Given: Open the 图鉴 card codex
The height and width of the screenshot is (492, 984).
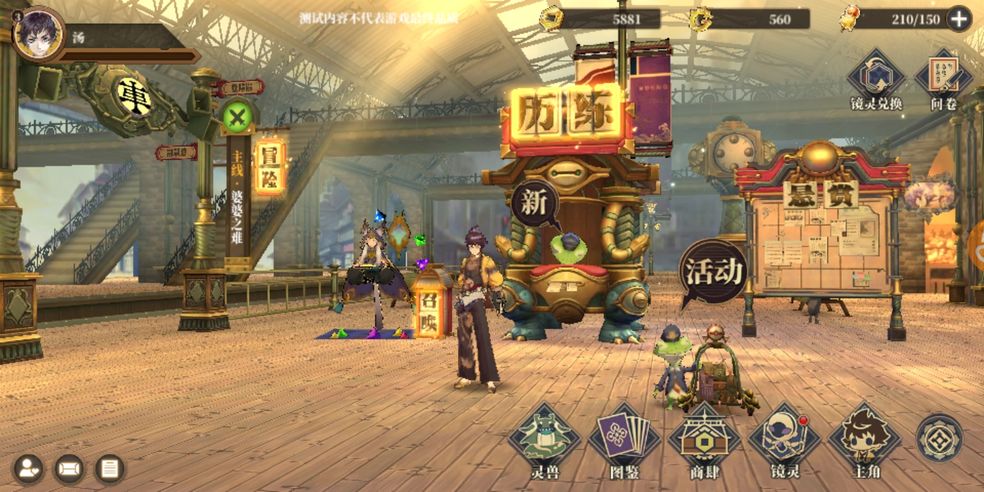Looking at the screenshot, I should [x=624, y=438].
